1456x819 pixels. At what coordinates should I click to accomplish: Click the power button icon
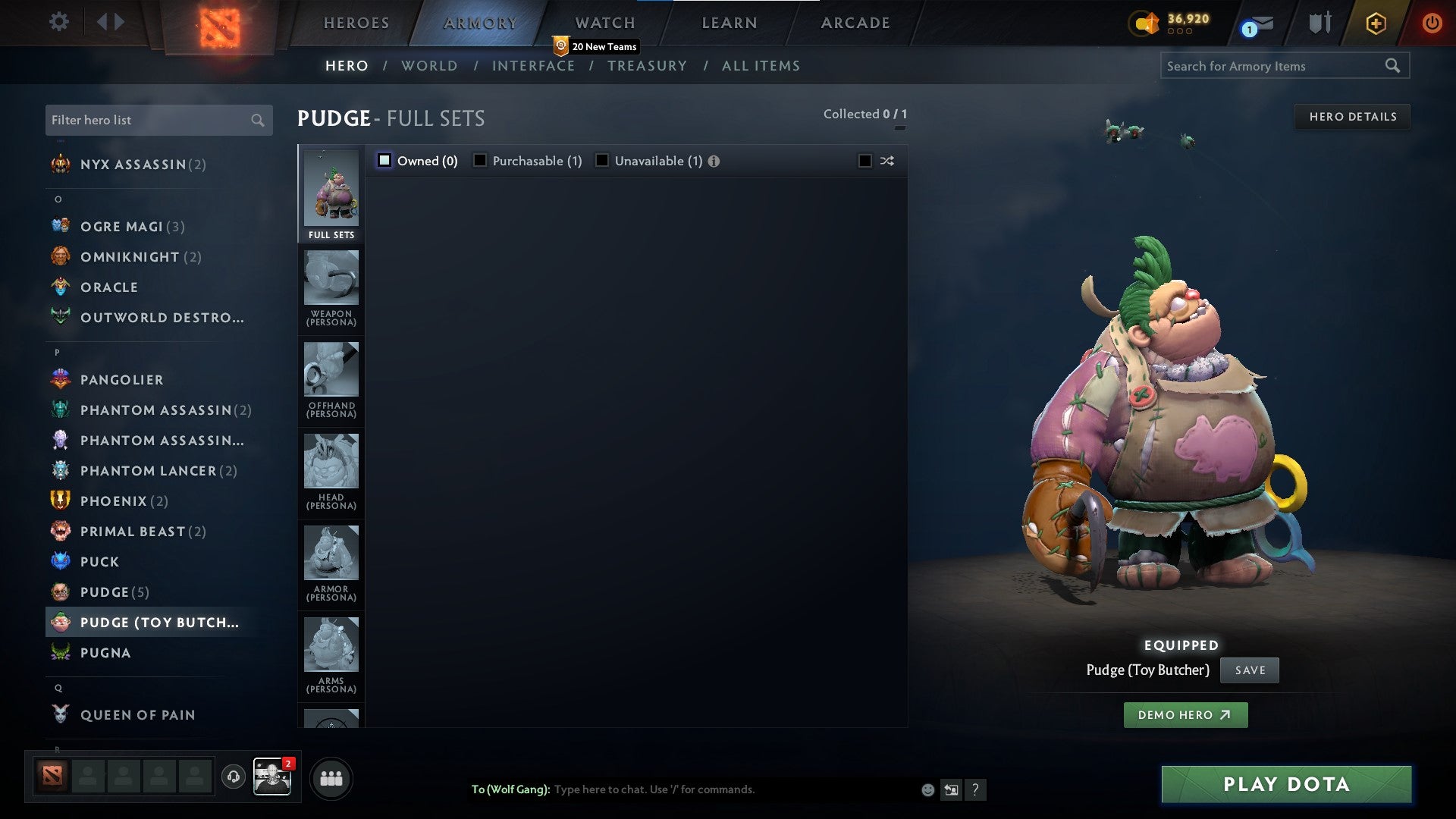pyautogui.click(x=1434, y=23)
